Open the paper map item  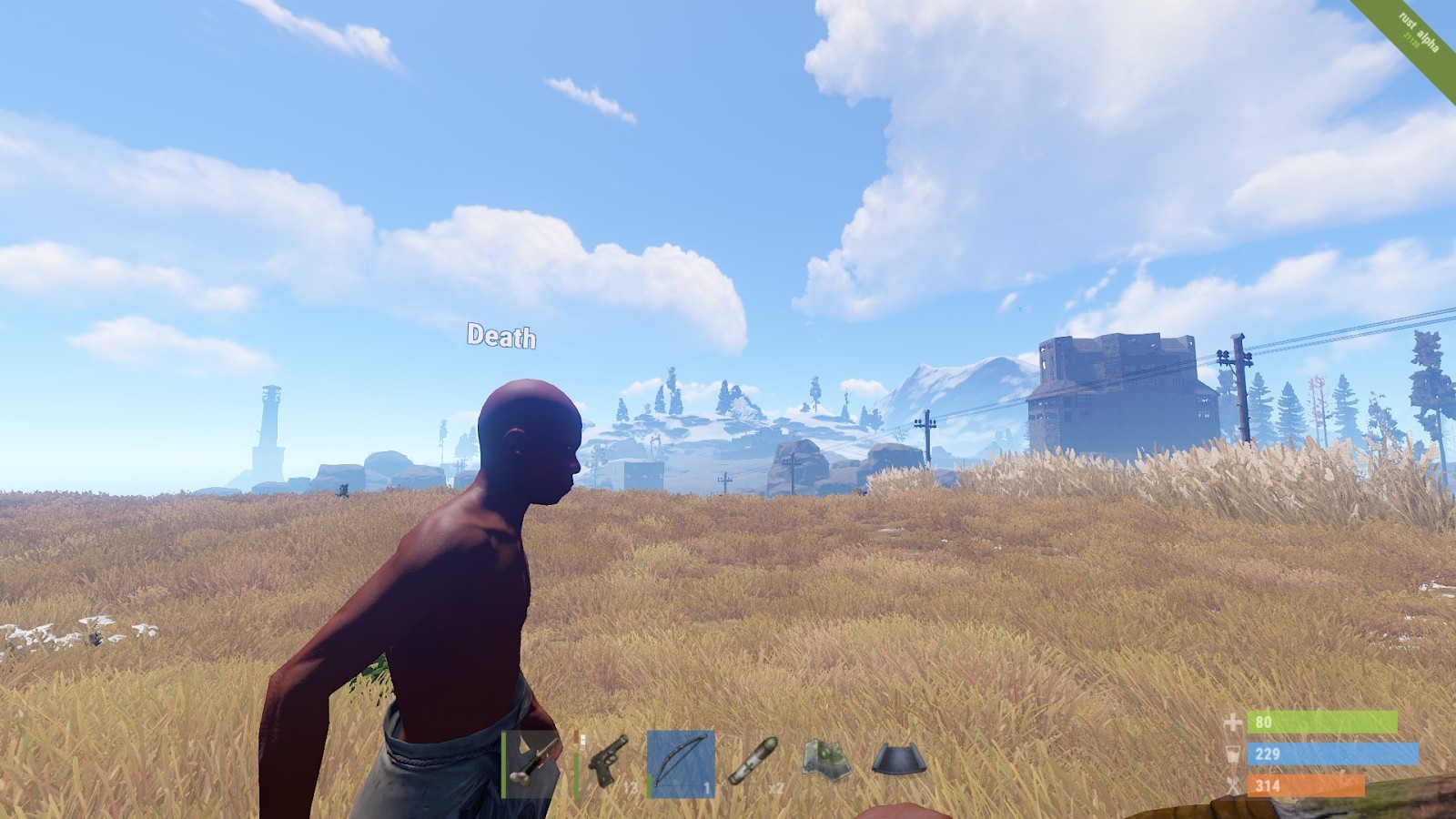pos(826,760)
